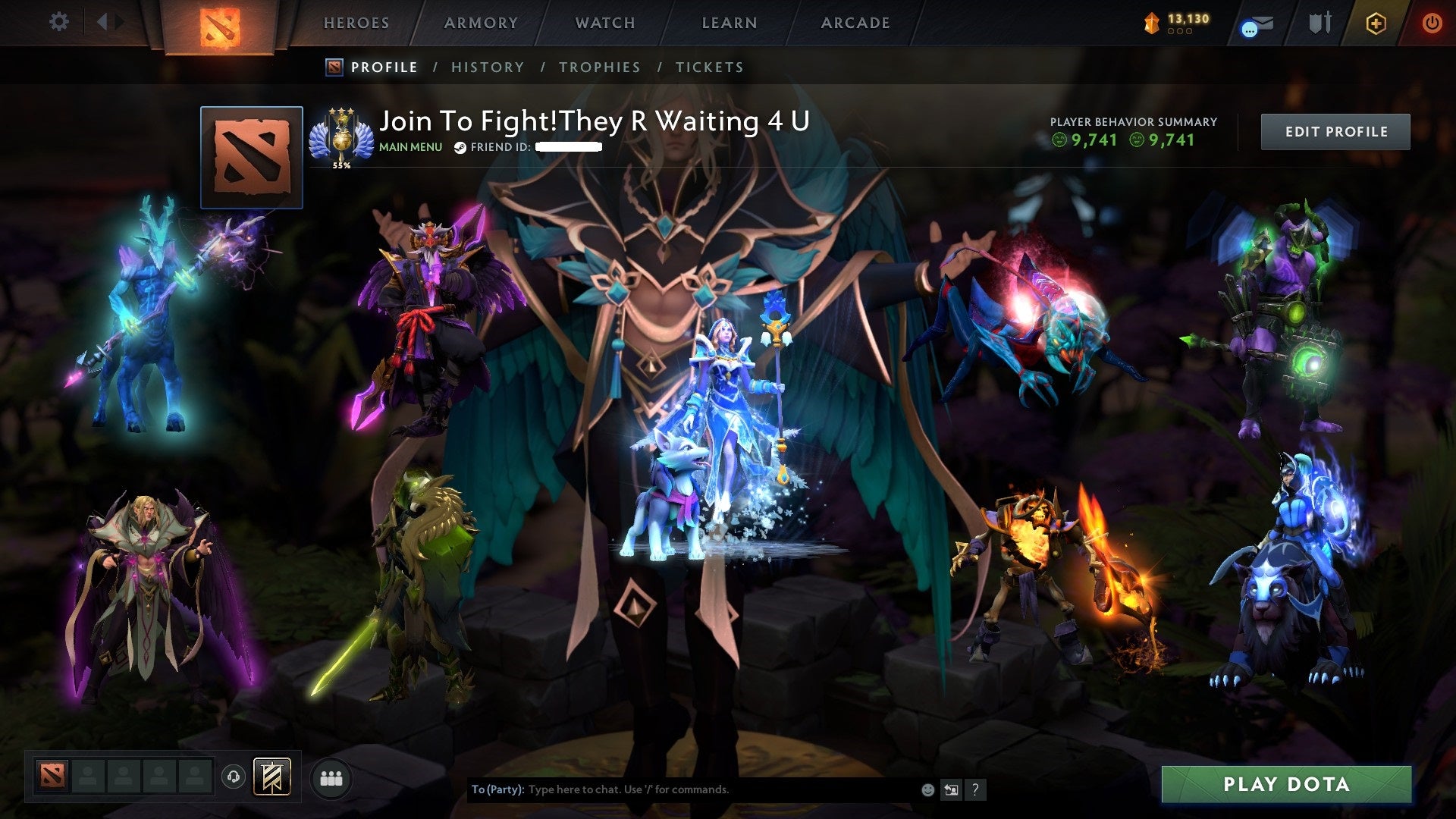
Task: Open the Armory shield and sword icon
Action: tap(1319, 24)
